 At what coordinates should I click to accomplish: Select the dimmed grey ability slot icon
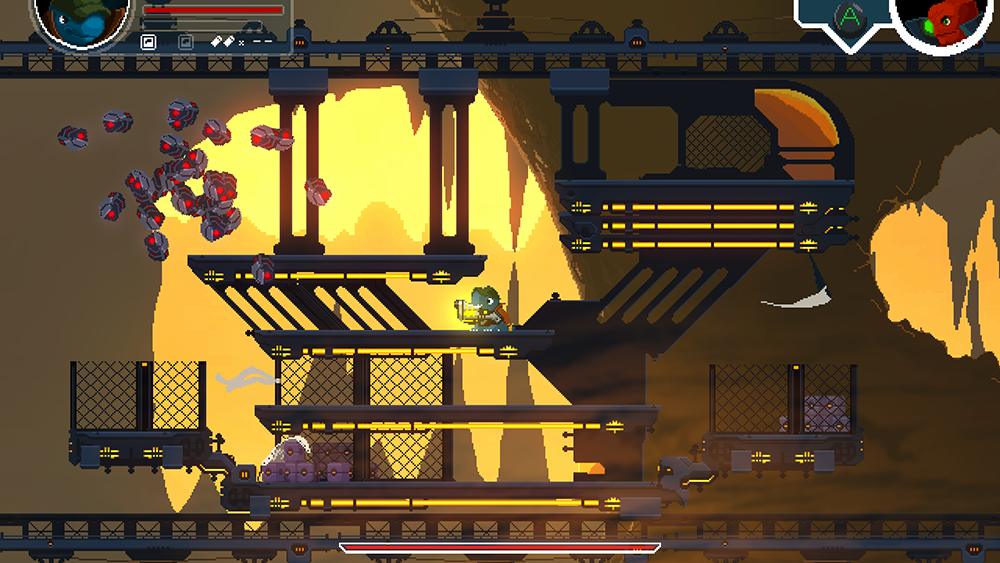click(x=185, y=42)
